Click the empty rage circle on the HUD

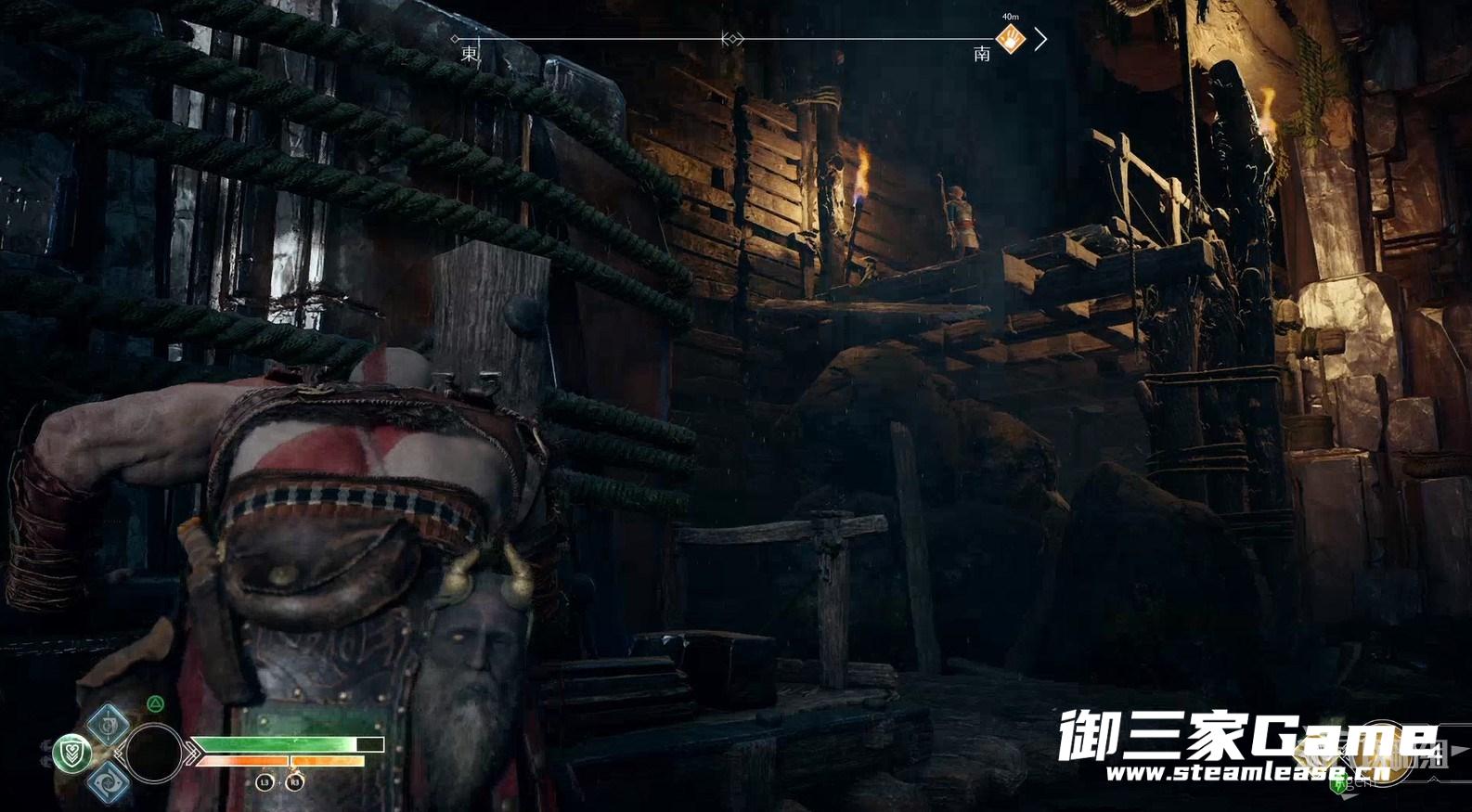tap(154, 754)
